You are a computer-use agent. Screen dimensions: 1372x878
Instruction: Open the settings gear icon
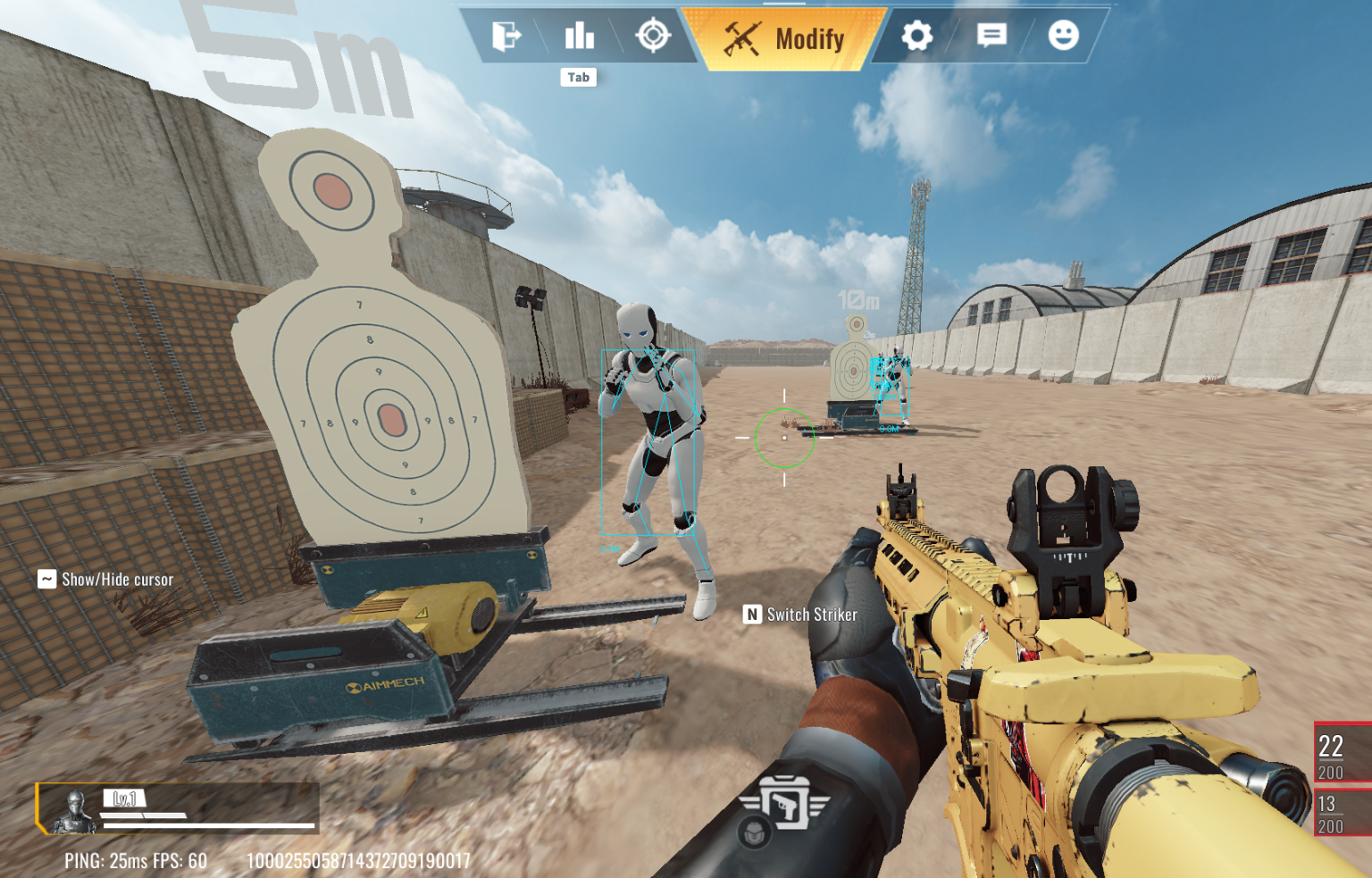pyautogui.click(x=916, y=37)
